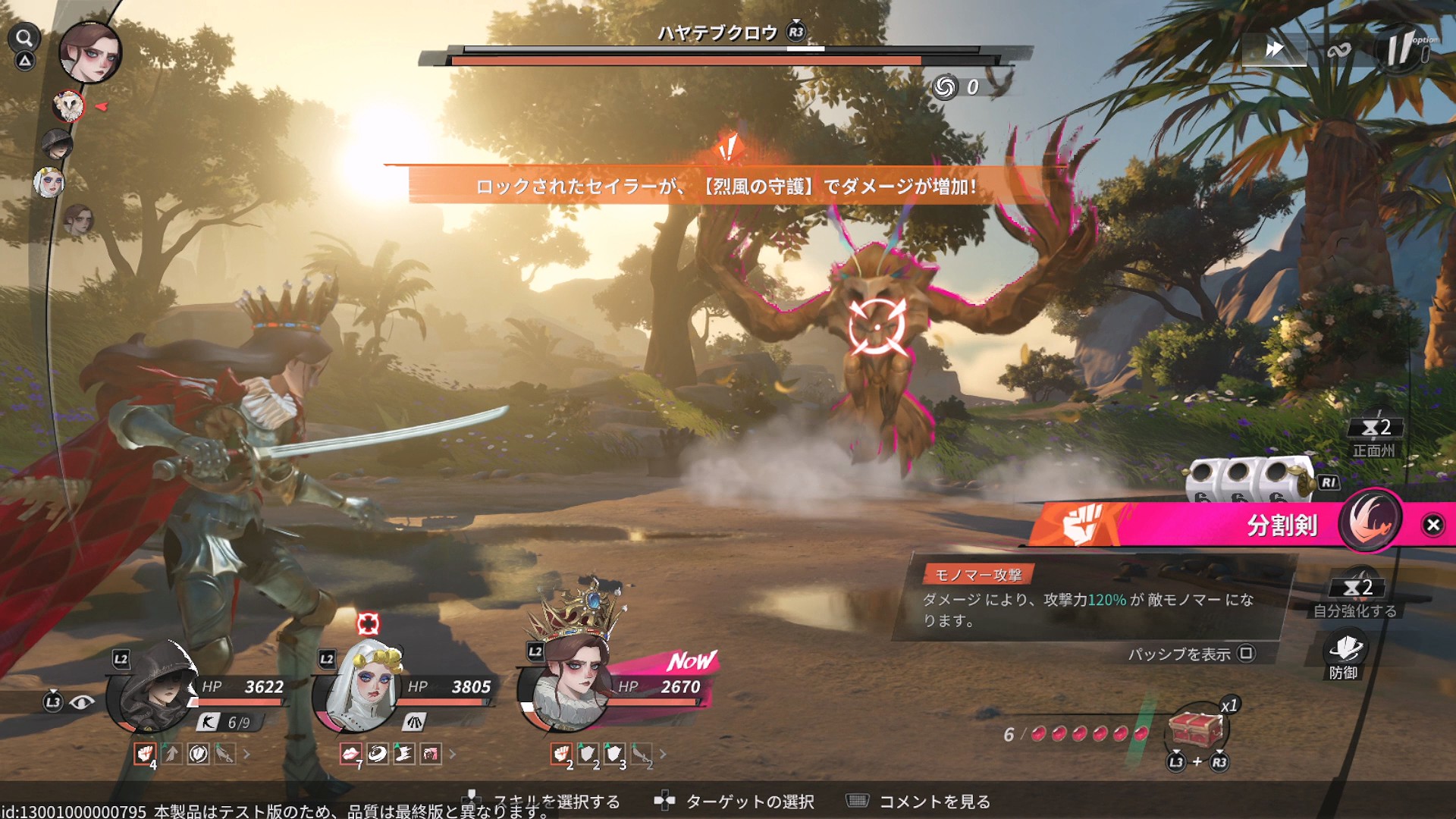Click the lips status icon with 7

coord(350,754)
